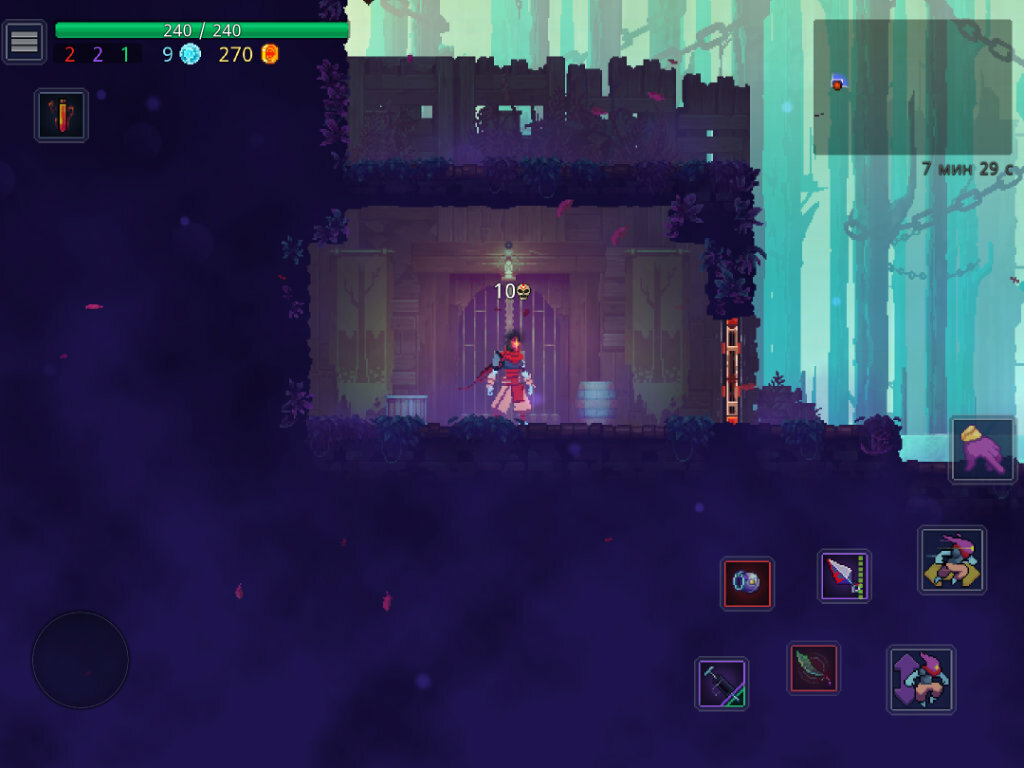The height and width of the screenshot is (768, 1024).
Task: Use the health flask
Action: [61, 115]
